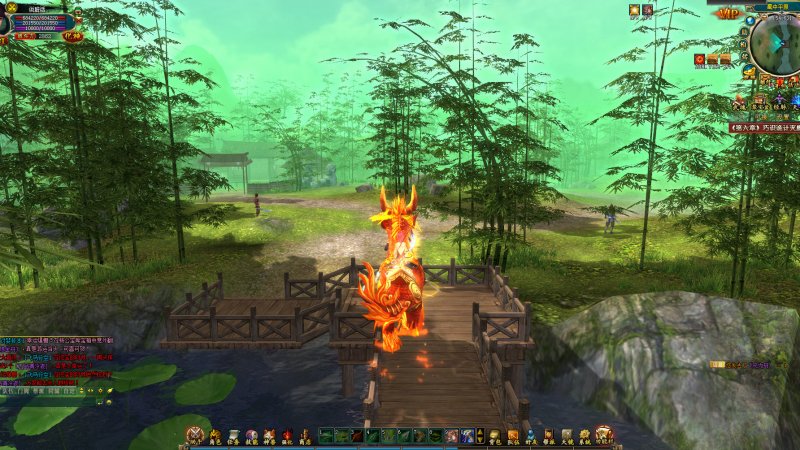The height and width of the screenshot is (450, 800).
Task: Open the quest (任务) menu icon
Action: [x=234, y=436]
